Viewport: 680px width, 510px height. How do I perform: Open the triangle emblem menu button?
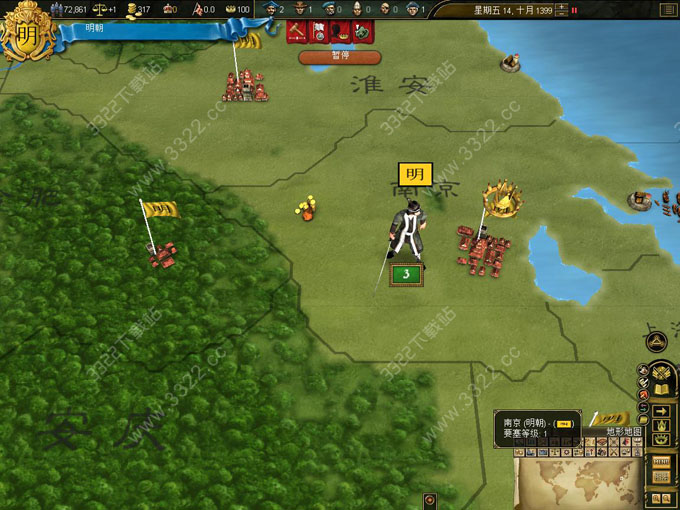coord(657,342)
